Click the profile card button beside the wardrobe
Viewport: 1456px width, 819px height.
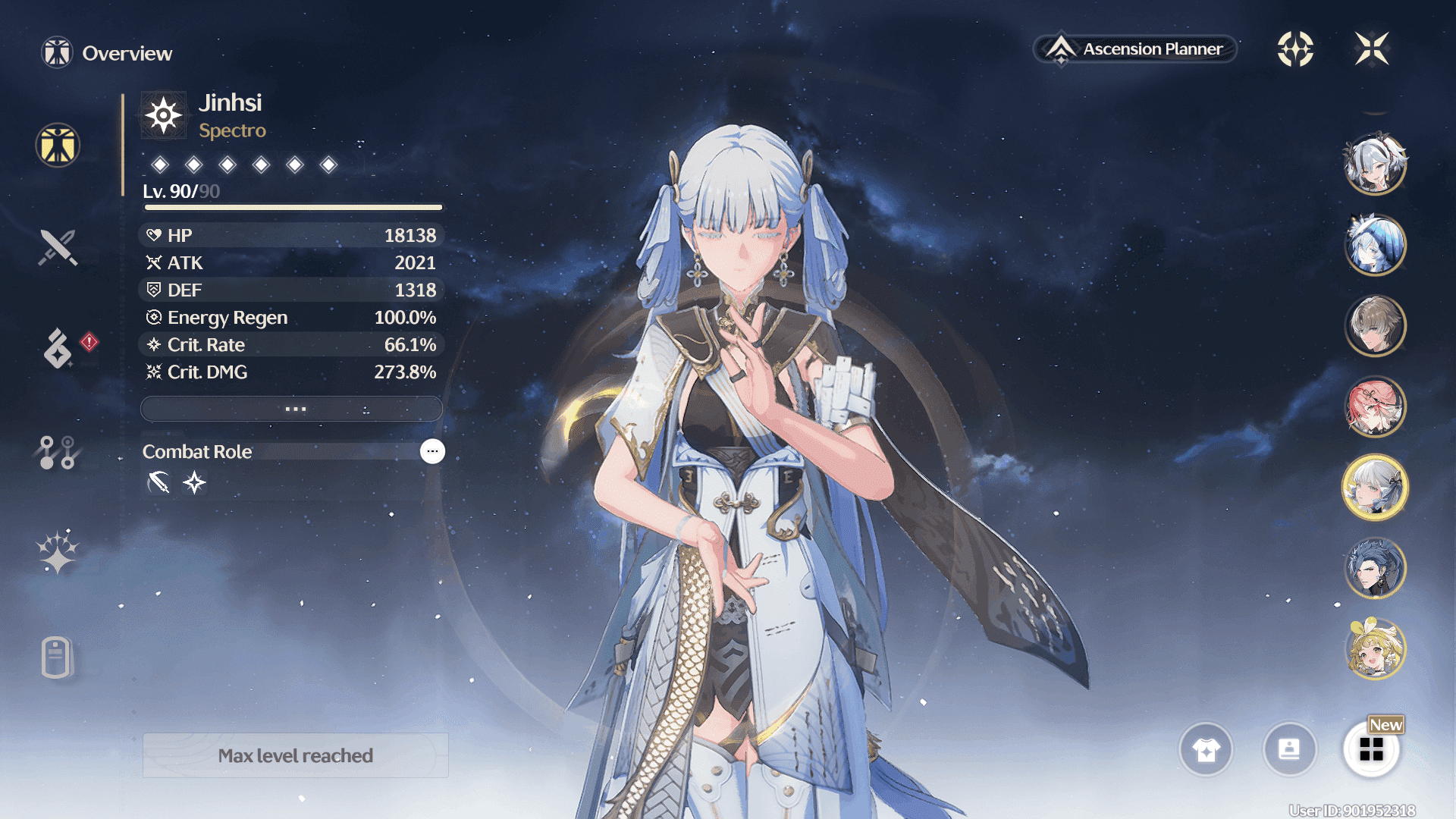[x=1289, y=749]
